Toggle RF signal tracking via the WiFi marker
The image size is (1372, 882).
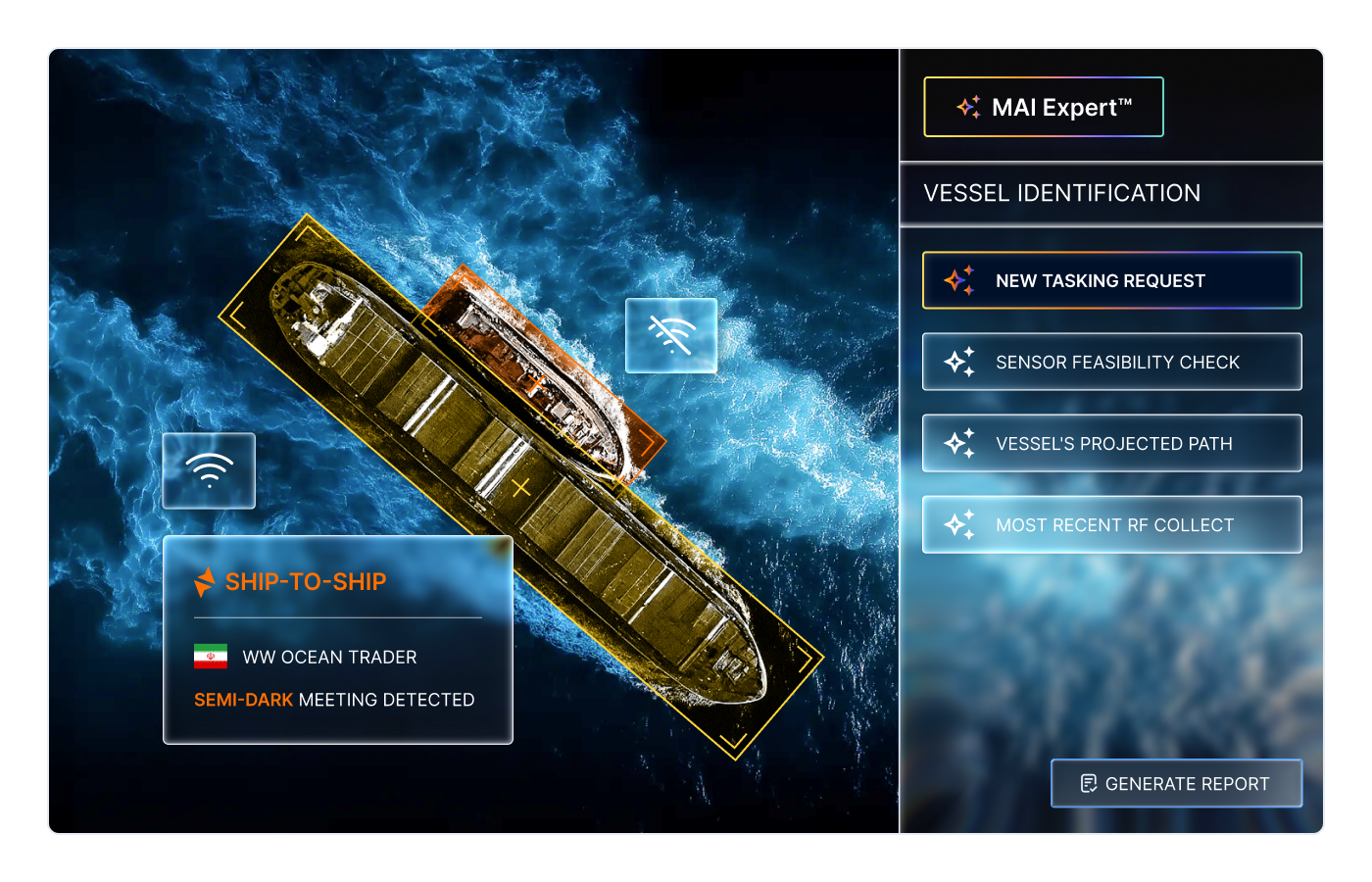[x=208, y=471]
